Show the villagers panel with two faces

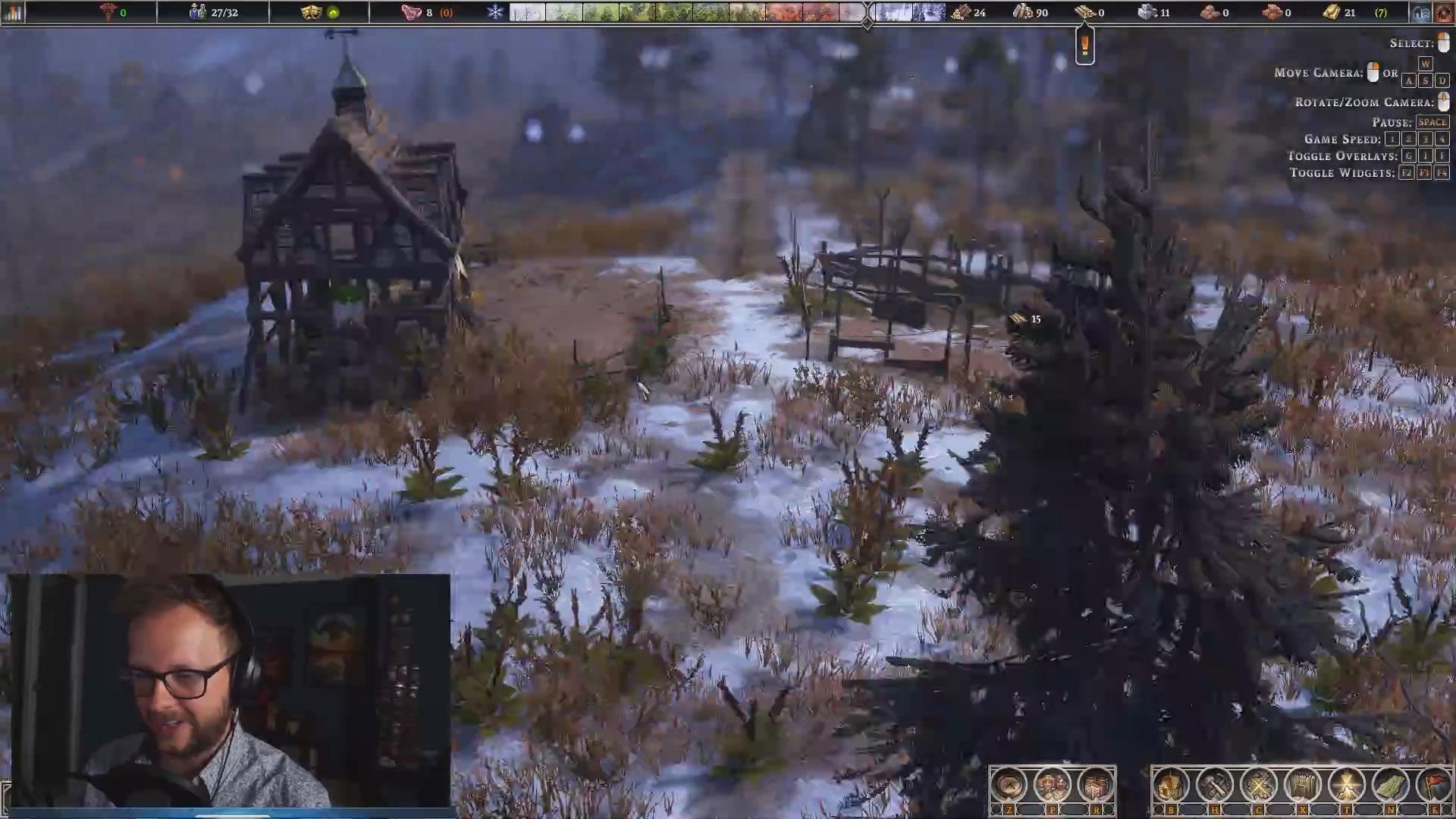(x=1052, y=785)
